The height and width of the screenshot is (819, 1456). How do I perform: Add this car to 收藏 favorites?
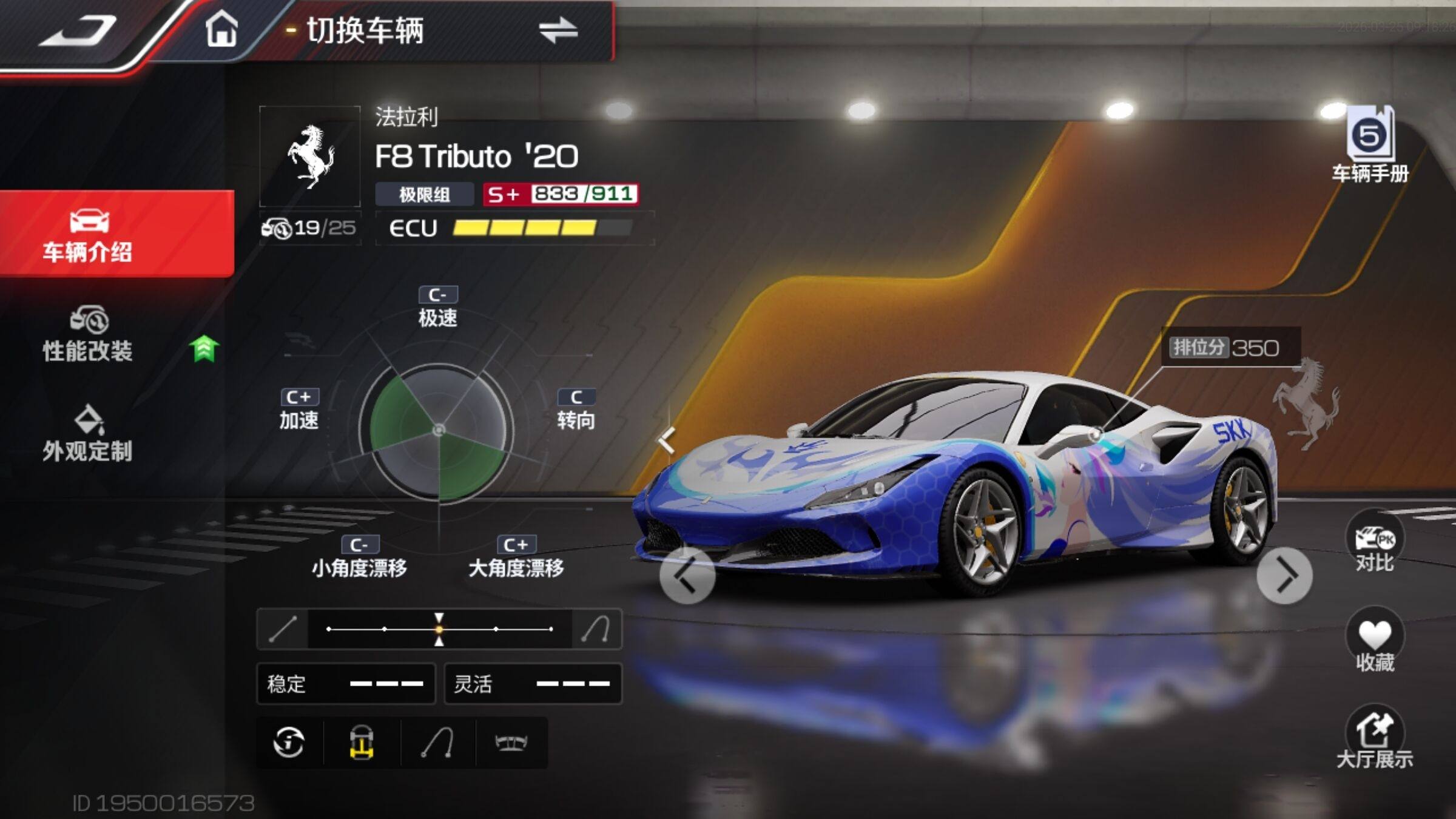(1375, 642)
